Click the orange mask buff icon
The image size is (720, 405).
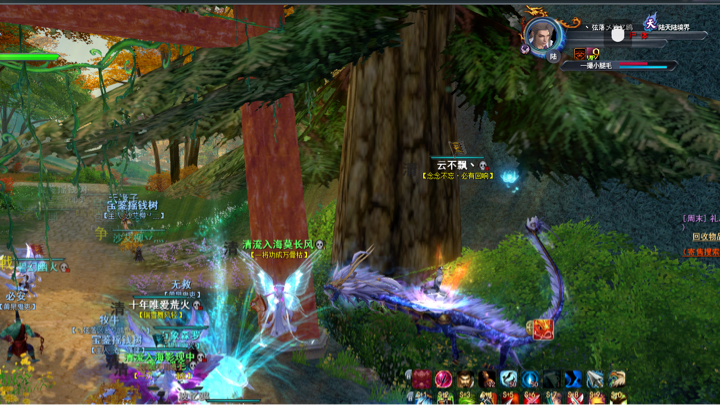click(580, 54)
